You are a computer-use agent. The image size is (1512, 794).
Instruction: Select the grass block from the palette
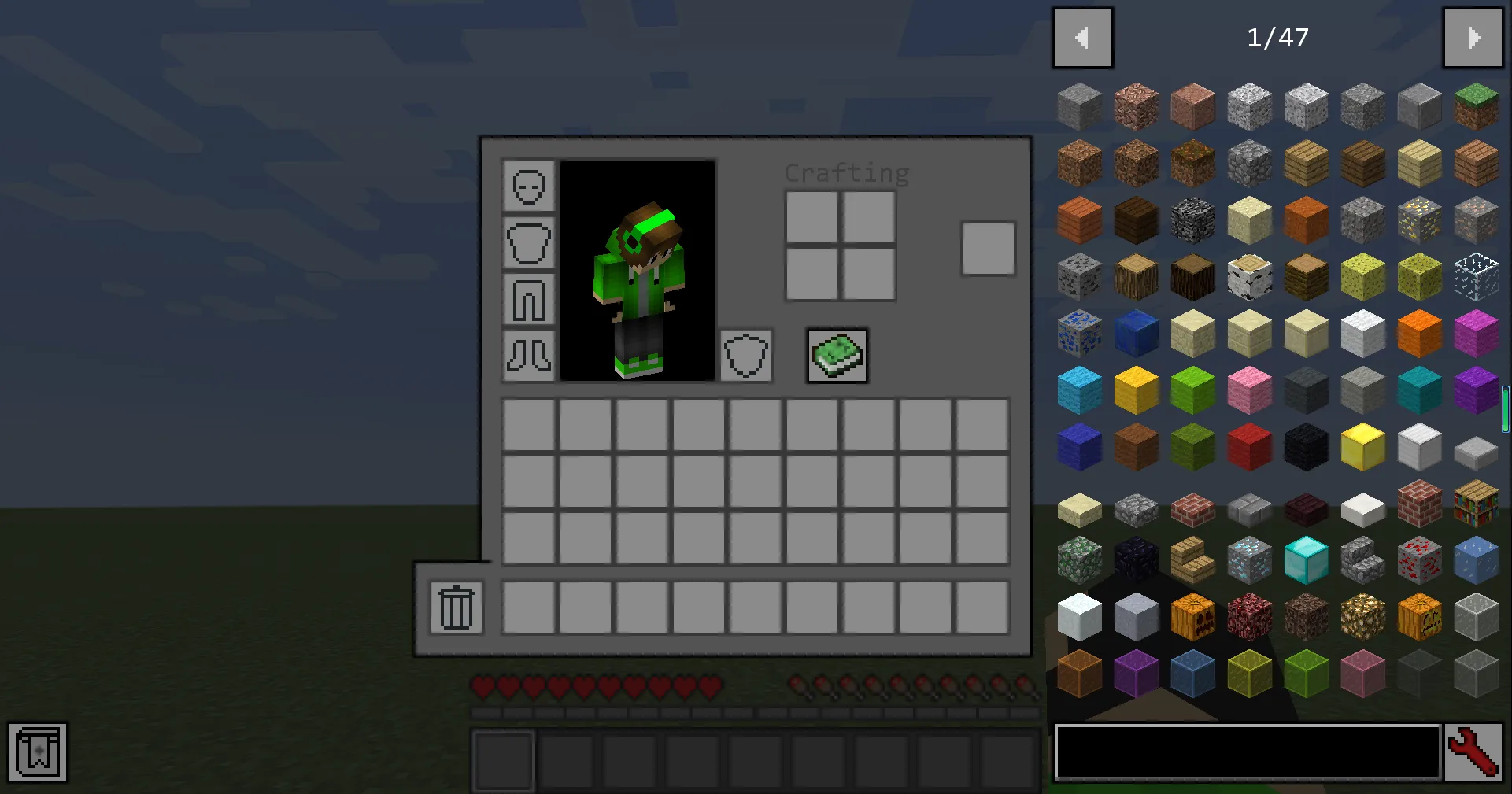tap(1476, 106)
